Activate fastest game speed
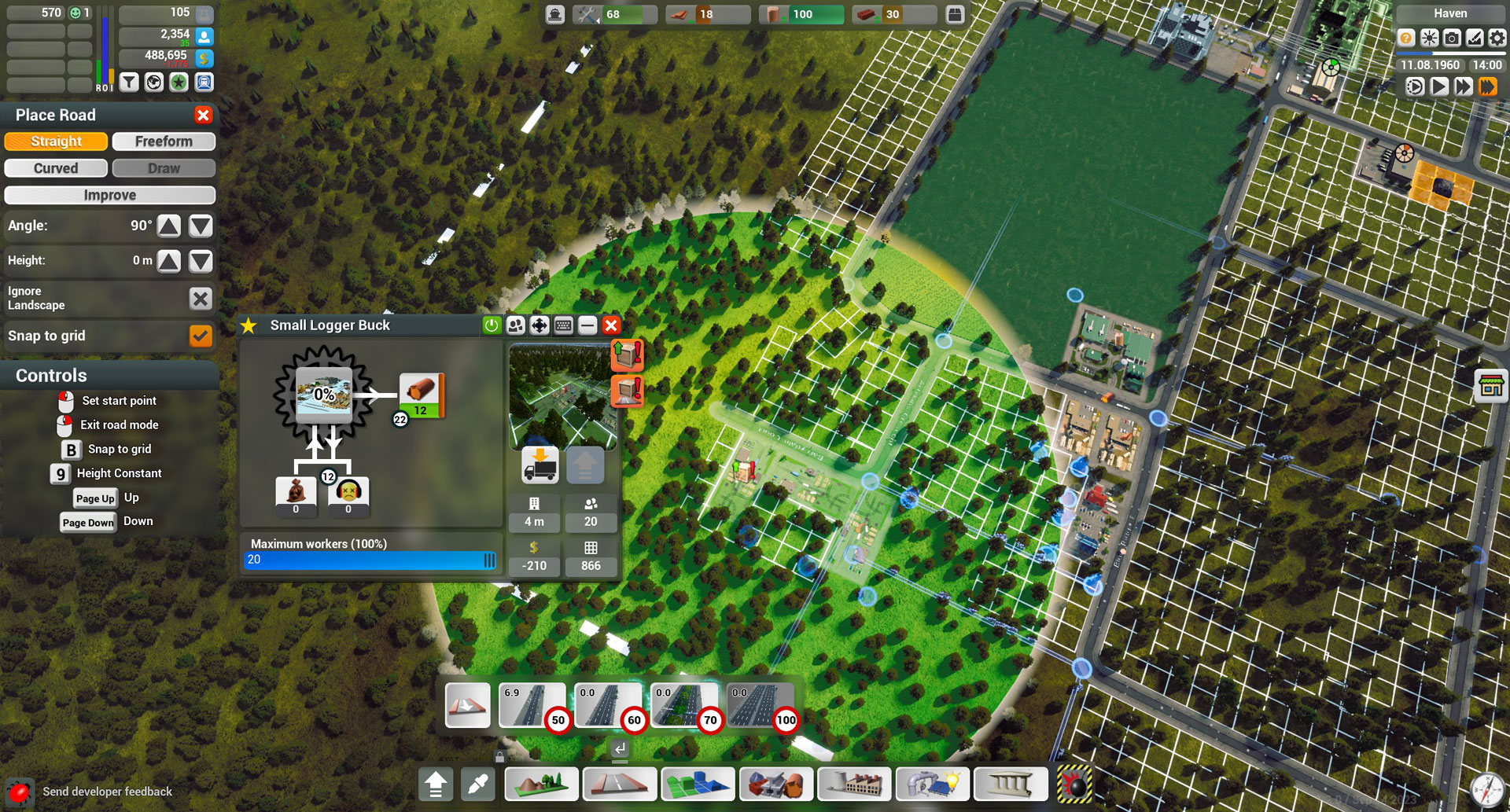The image size is (1510, 812). click(1486, 86)
